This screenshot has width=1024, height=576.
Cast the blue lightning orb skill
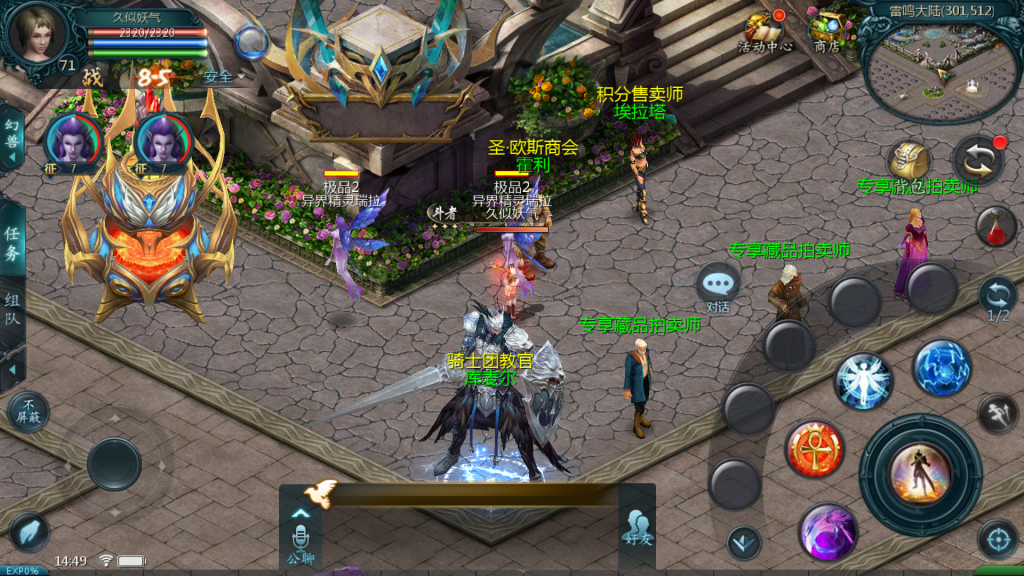click(941, 367)
